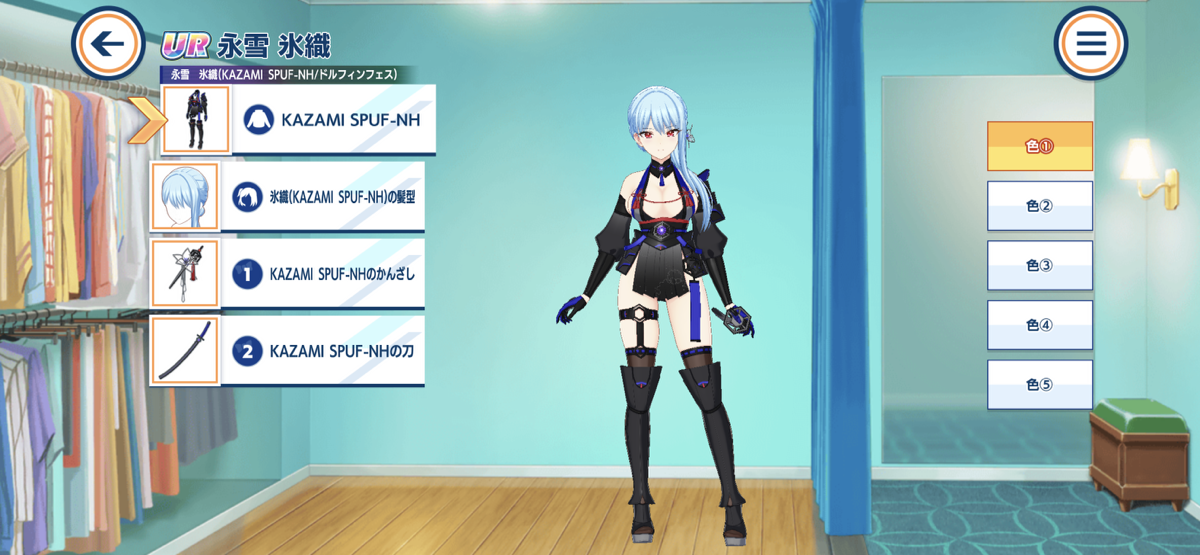Click the full outfit thumbnail
The image size is (1200, 555).
pos(196,120)
